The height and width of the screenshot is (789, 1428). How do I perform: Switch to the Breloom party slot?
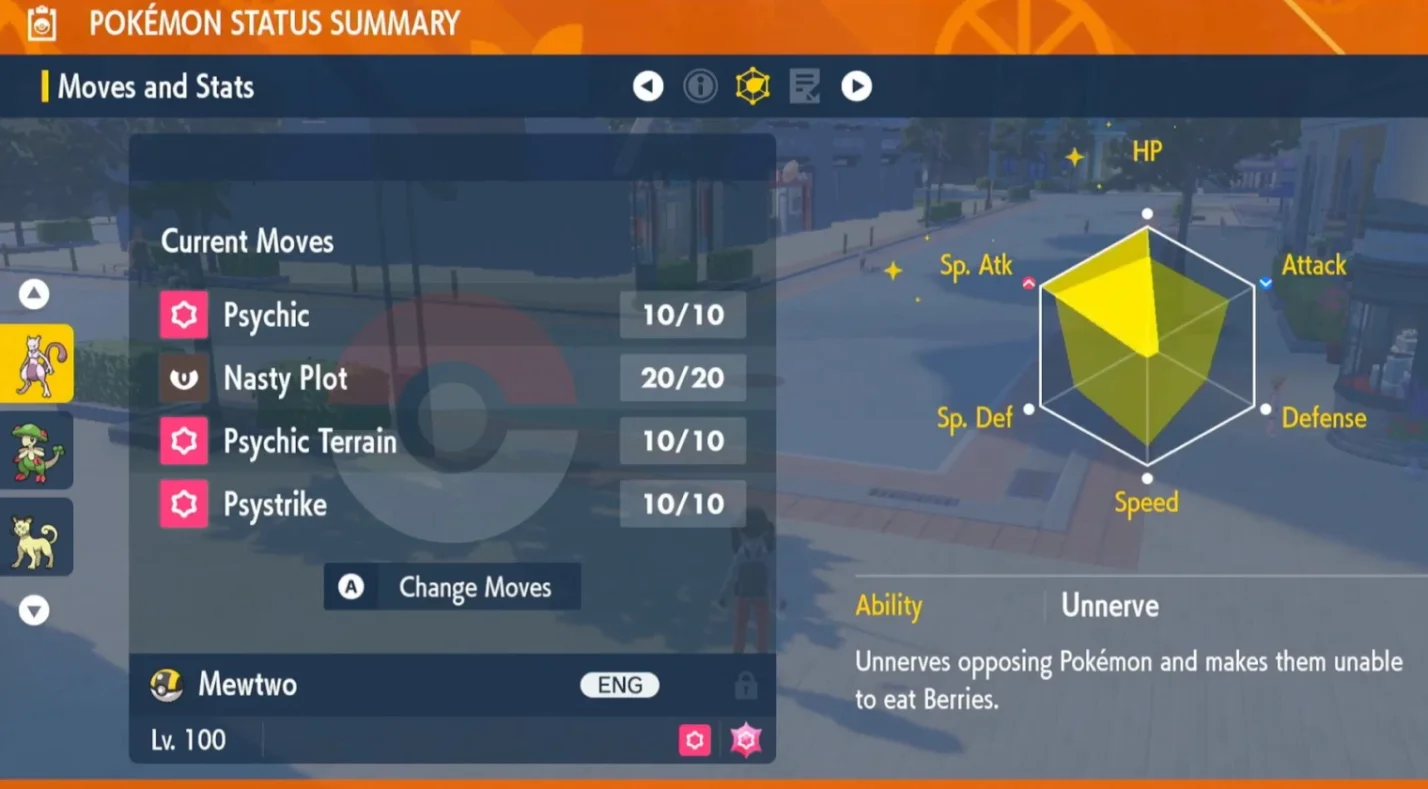tap(37, 450)
